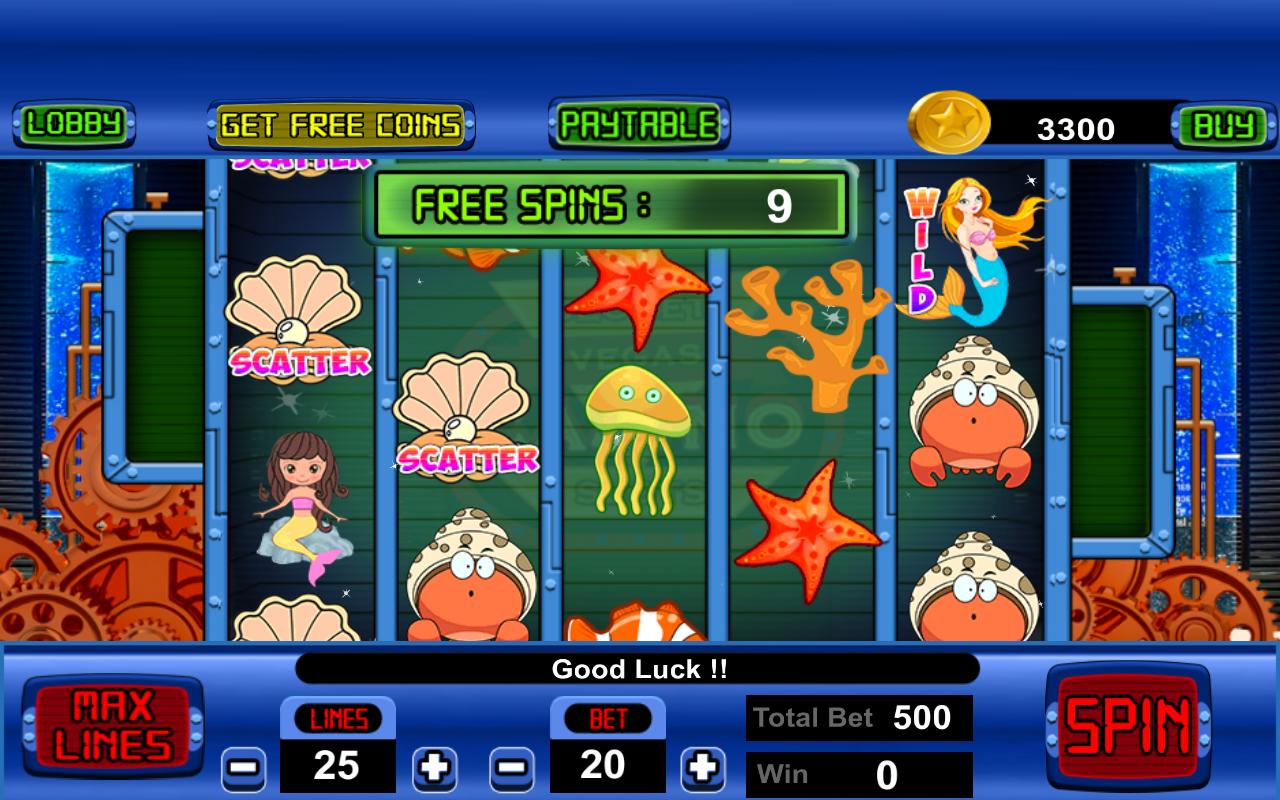Click the gold star coin balance icon
Screen dimensions: 1280x800
click(950, 122)
